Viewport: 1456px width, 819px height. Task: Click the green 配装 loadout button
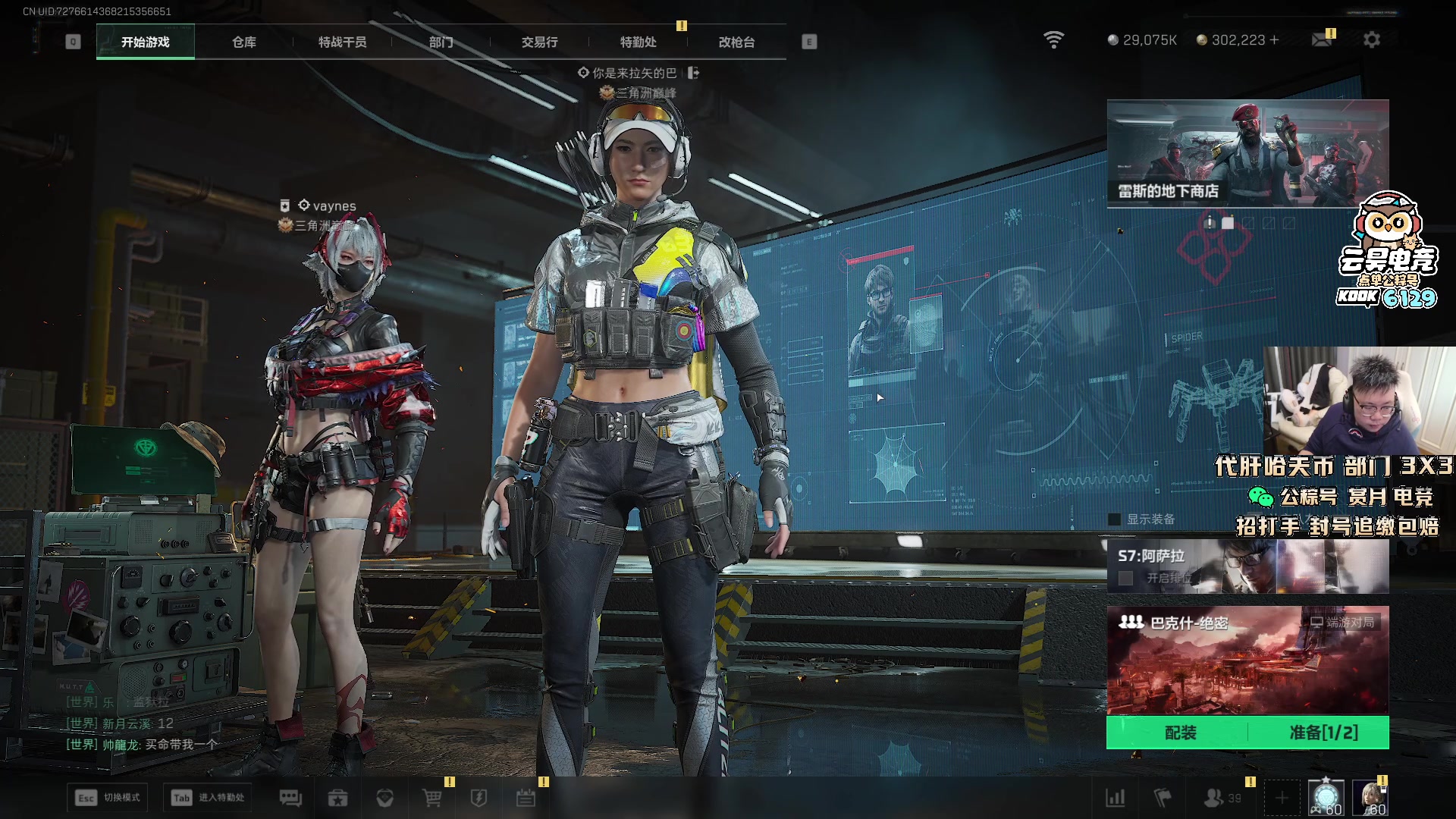[x=1180, y=733]
